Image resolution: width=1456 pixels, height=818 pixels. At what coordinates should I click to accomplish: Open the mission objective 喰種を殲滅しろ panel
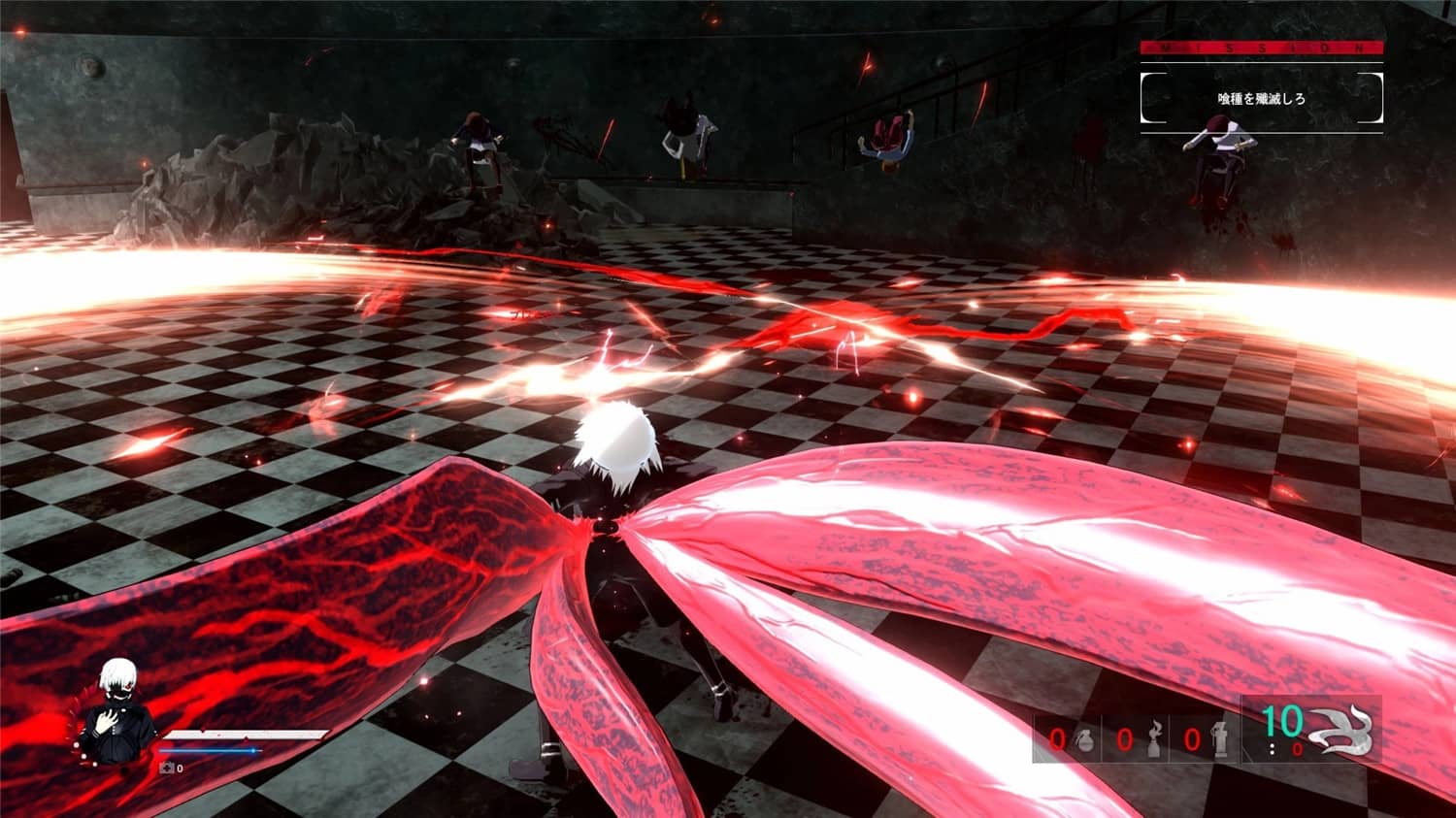coord(1260,97)
